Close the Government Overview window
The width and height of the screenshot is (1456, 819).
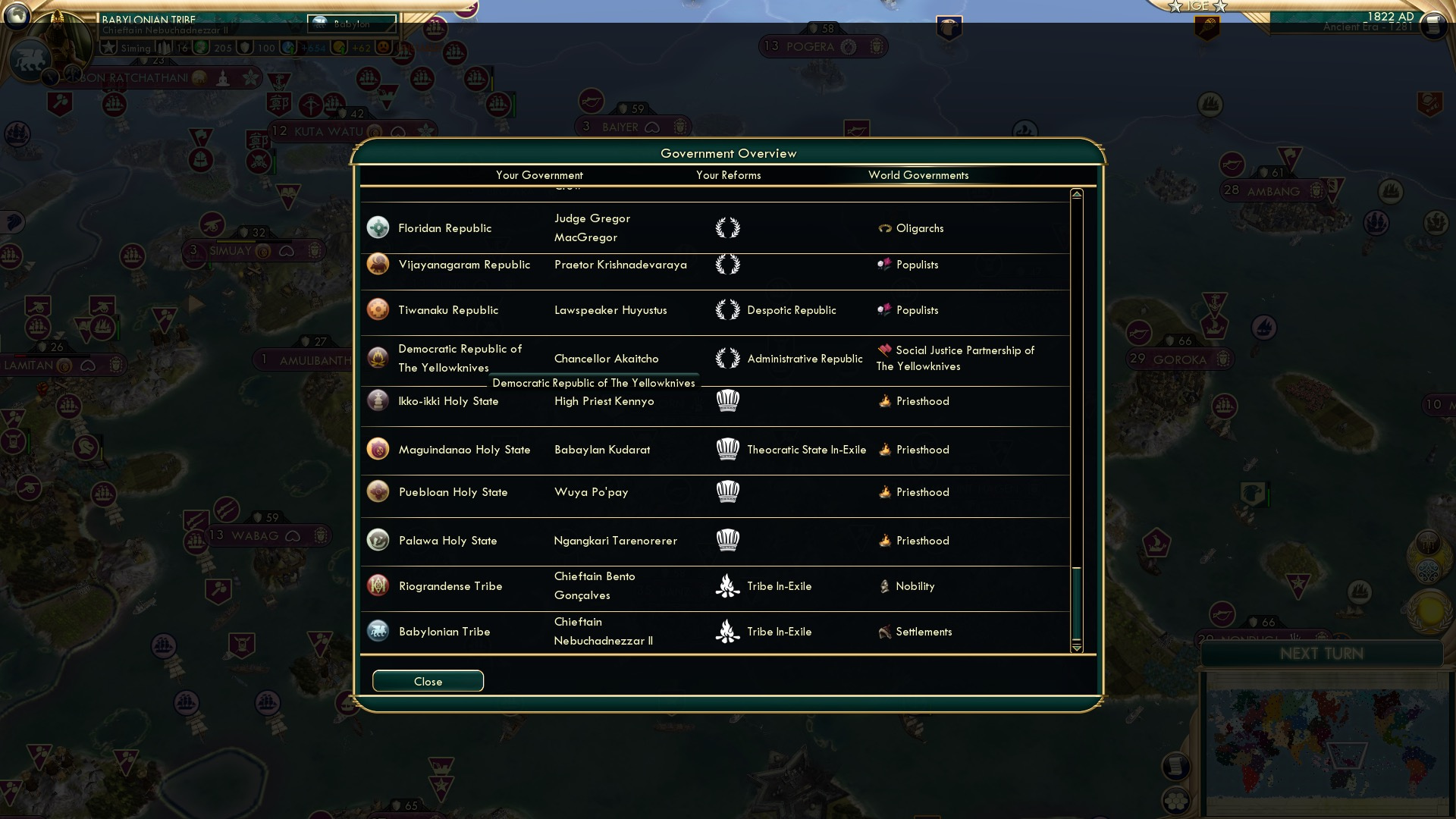[427, 680]
